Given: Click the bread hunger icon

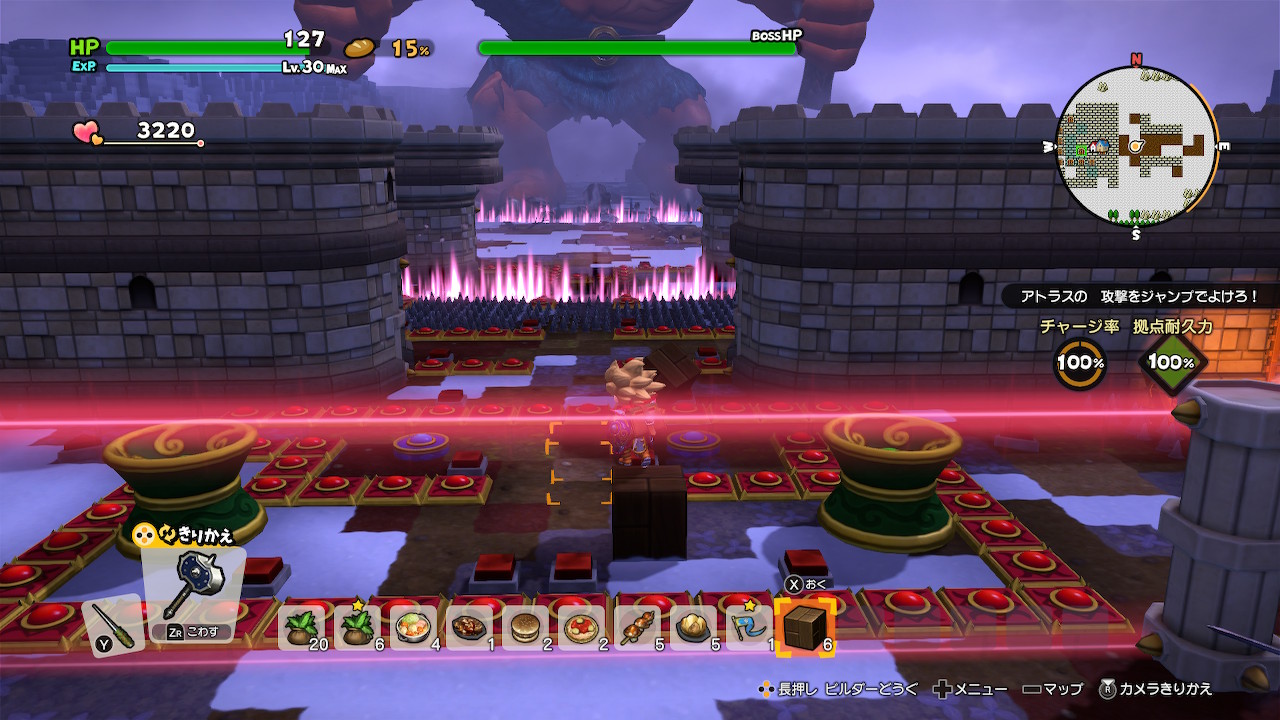Looking at the screenshot, I should click(x=358, y=48).
